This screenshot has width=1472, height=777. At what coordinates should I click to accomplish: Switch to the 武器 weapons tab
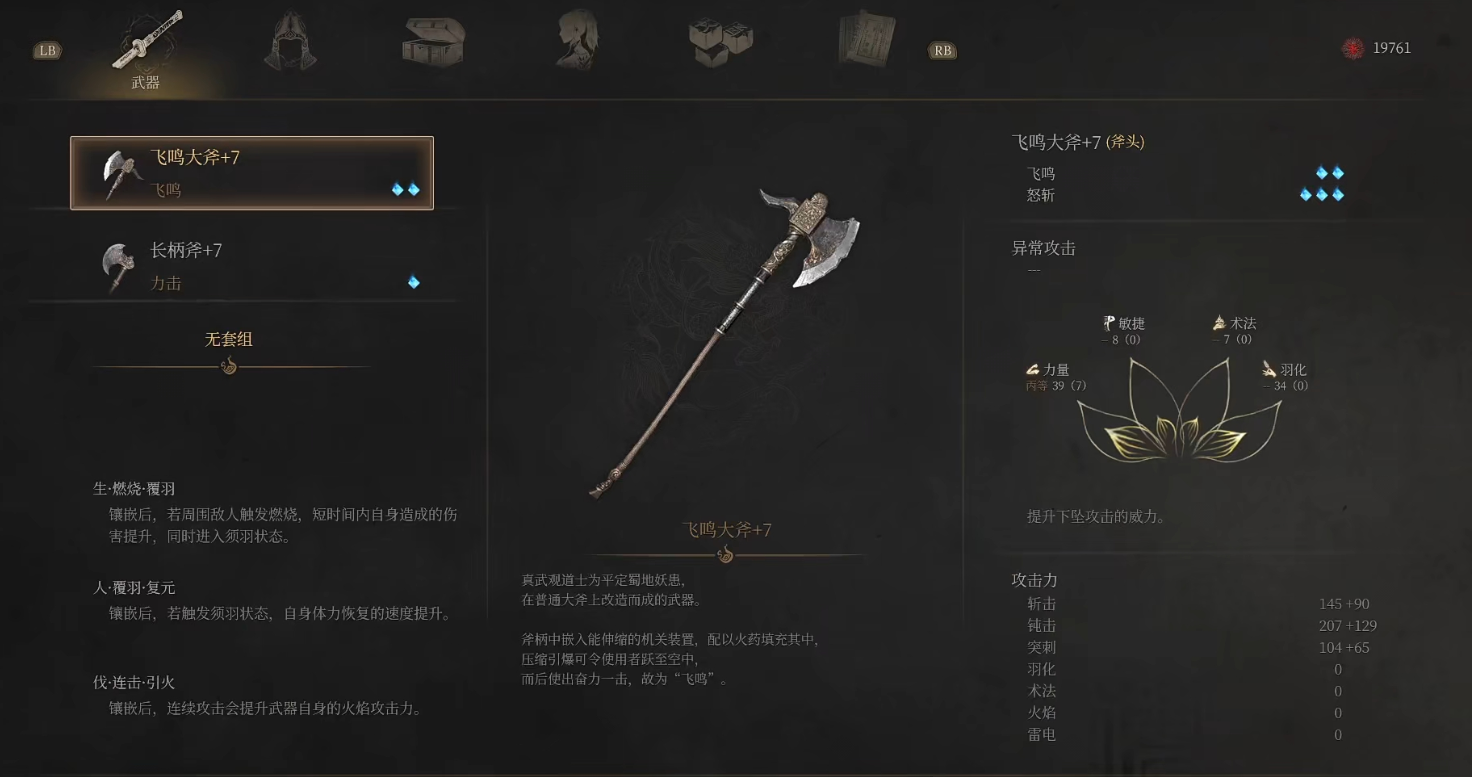click(x=146, y=50)
